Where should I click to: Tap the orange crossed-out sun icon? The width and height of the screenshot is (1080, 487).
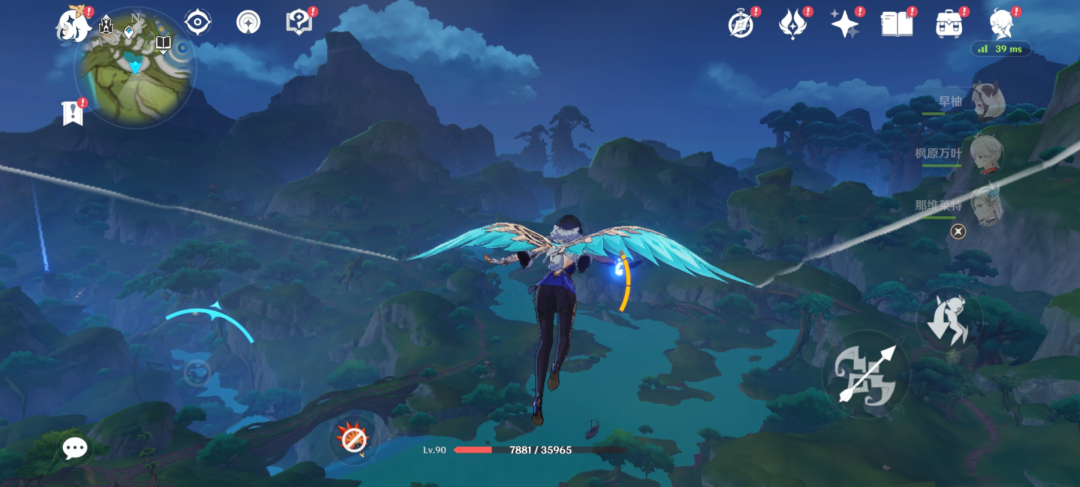pos(352,438)
